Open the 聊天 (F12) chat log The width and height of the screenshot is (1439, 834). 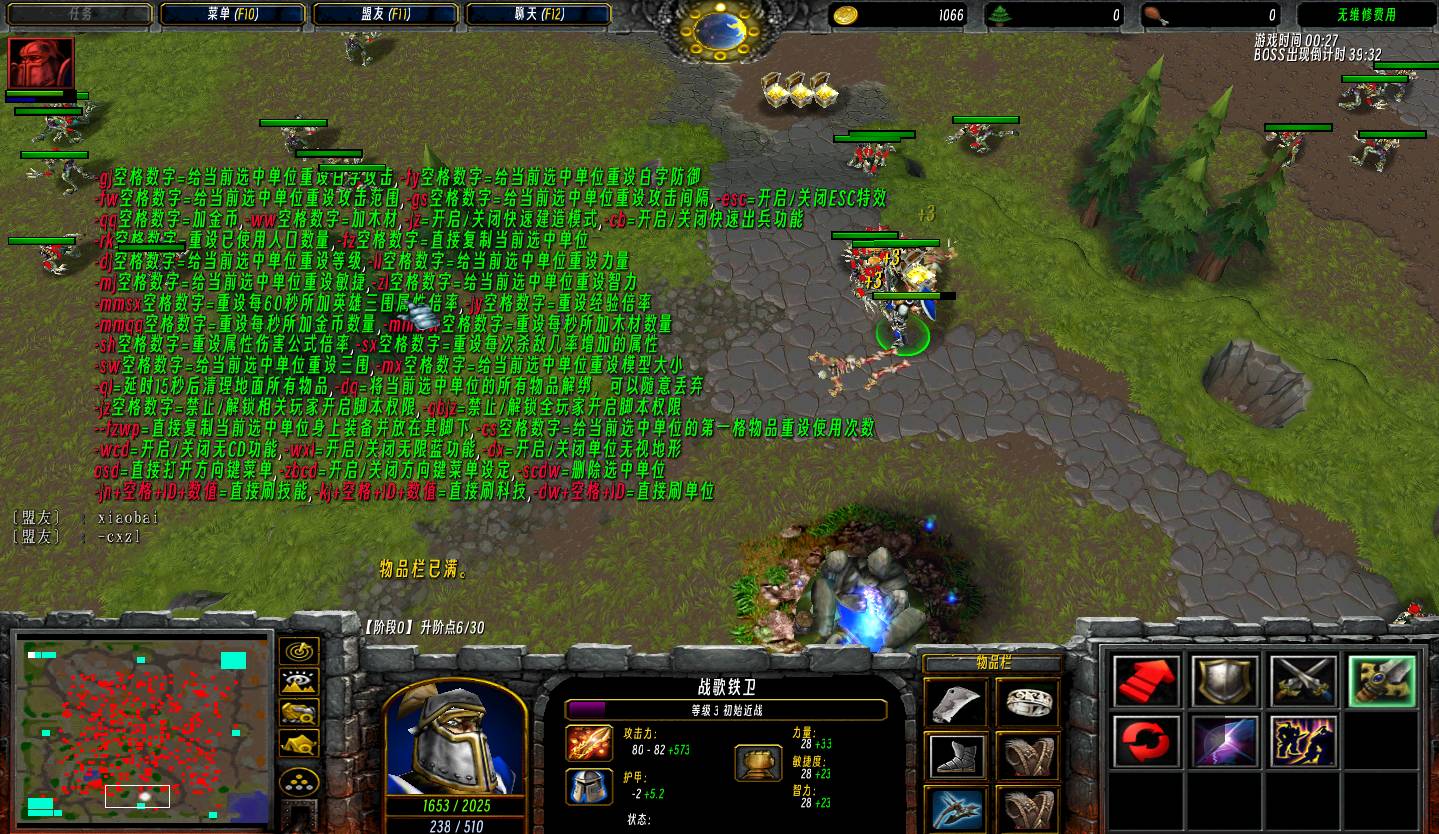(539, 14)
